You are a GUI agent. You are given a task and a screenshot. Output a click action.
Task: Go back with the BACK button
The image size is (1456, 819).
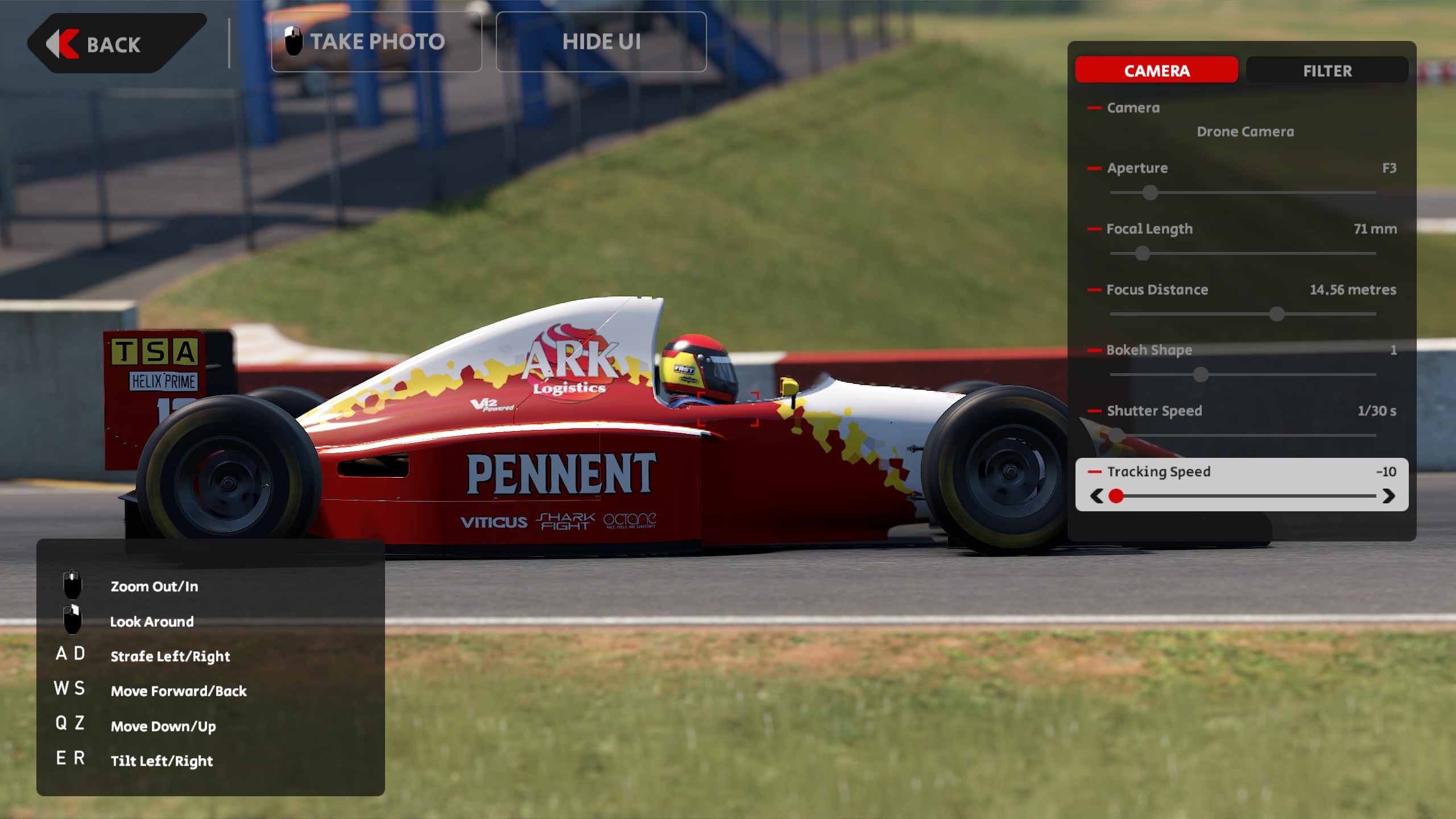pyautogui.click(x=114, y=44)
